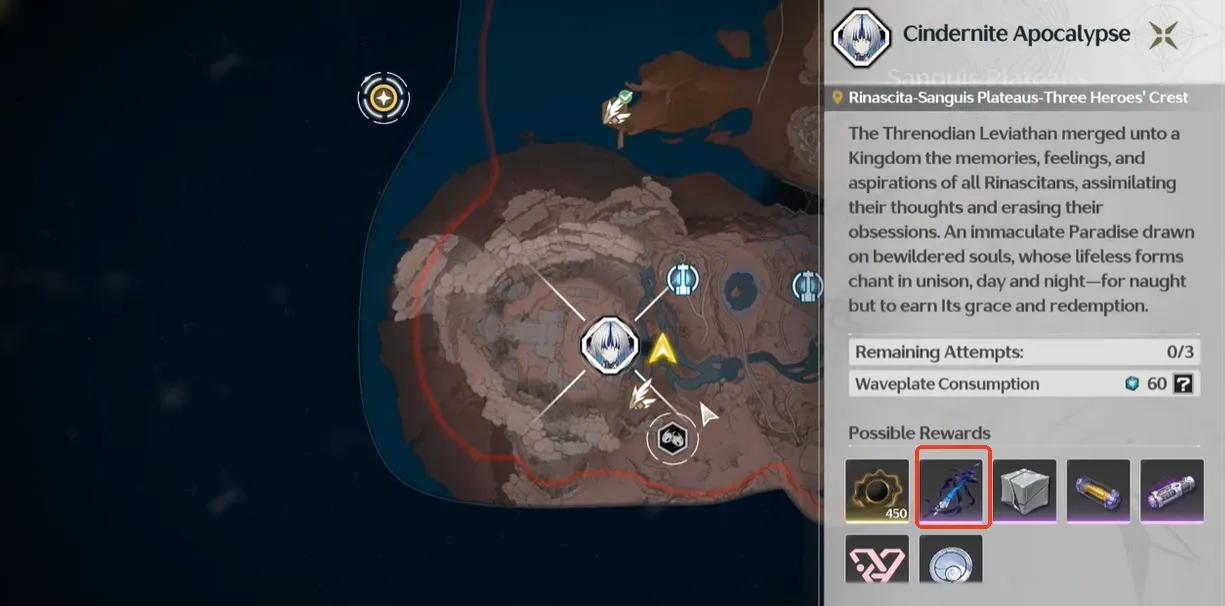Select the wing marker with green checkmark
The width and height of the screenshot is (1225, 606).
(618, 106)
